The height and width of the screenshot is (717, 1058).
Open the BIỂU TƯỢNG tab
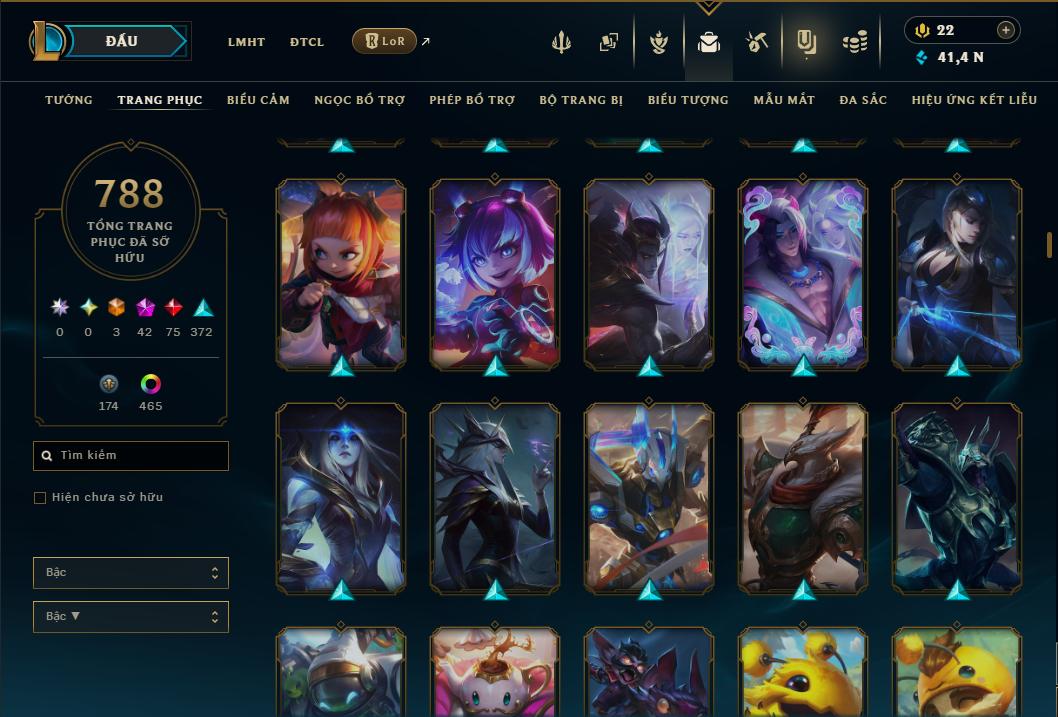[688, 100]
